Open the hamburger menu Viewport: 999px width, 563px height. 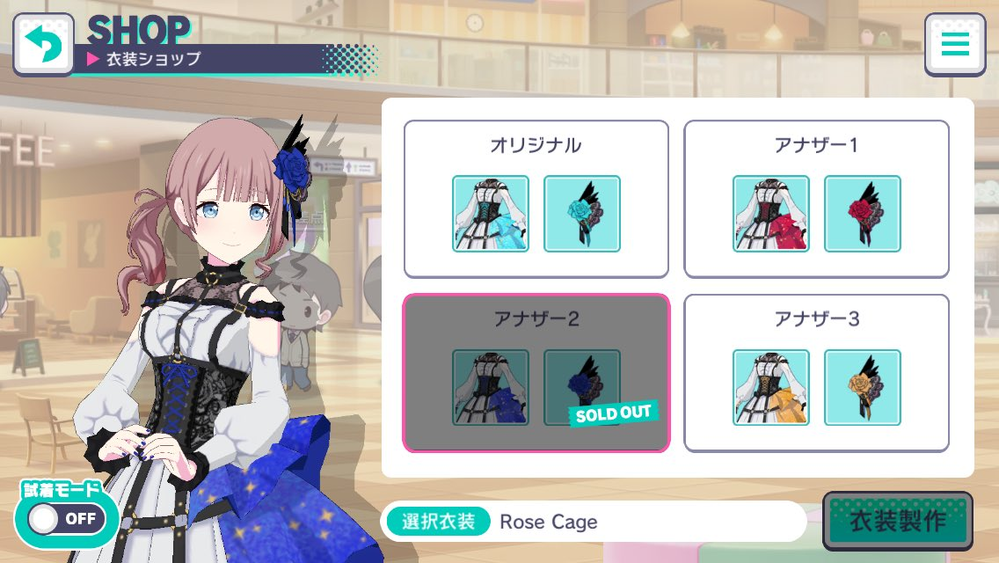[955, 44]
